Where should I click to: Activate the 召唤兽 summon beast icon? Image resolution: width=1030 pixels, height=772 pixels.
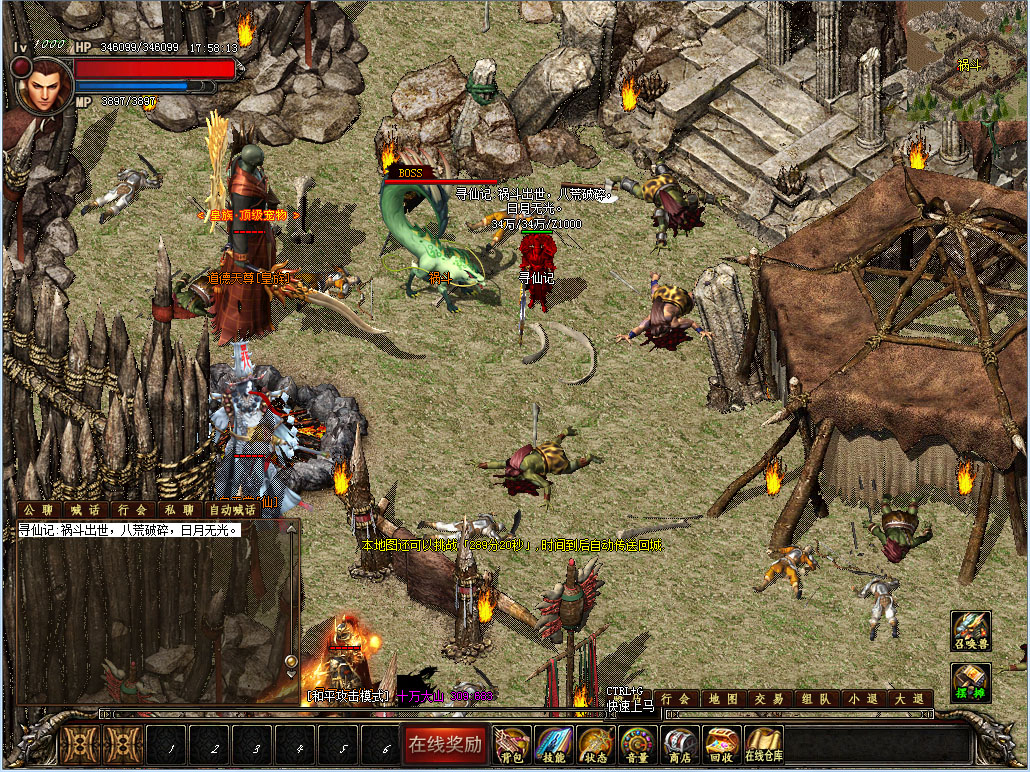tap(970, 631)
